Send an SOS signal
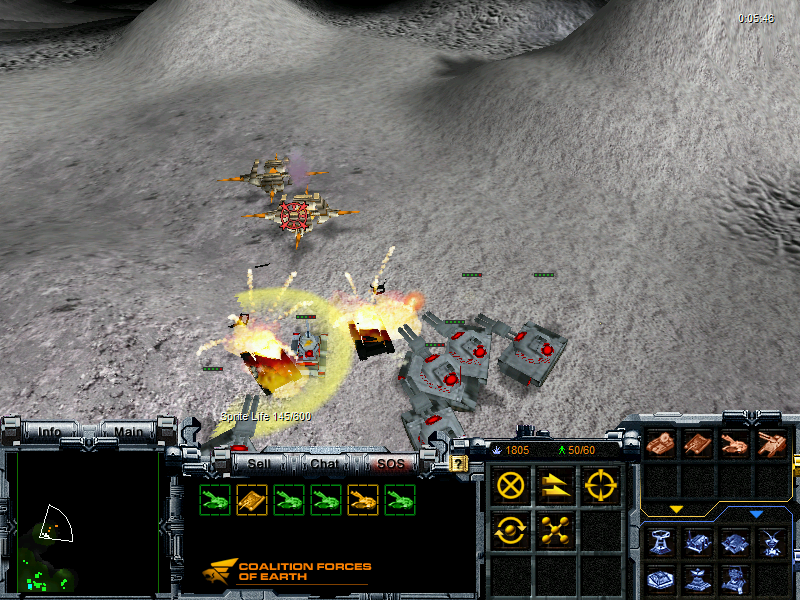Screen dimensions: 800x600 coord(390,463)
